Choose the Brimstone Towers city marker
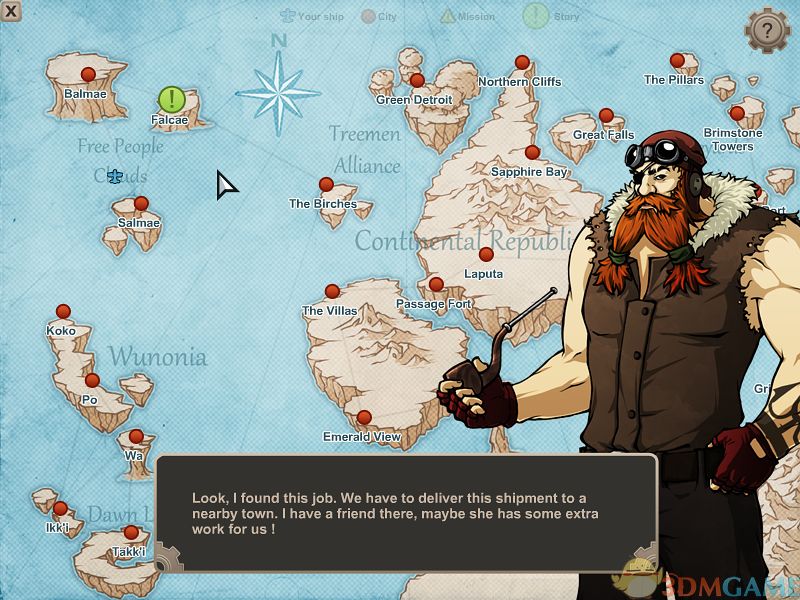 [737, 114]
